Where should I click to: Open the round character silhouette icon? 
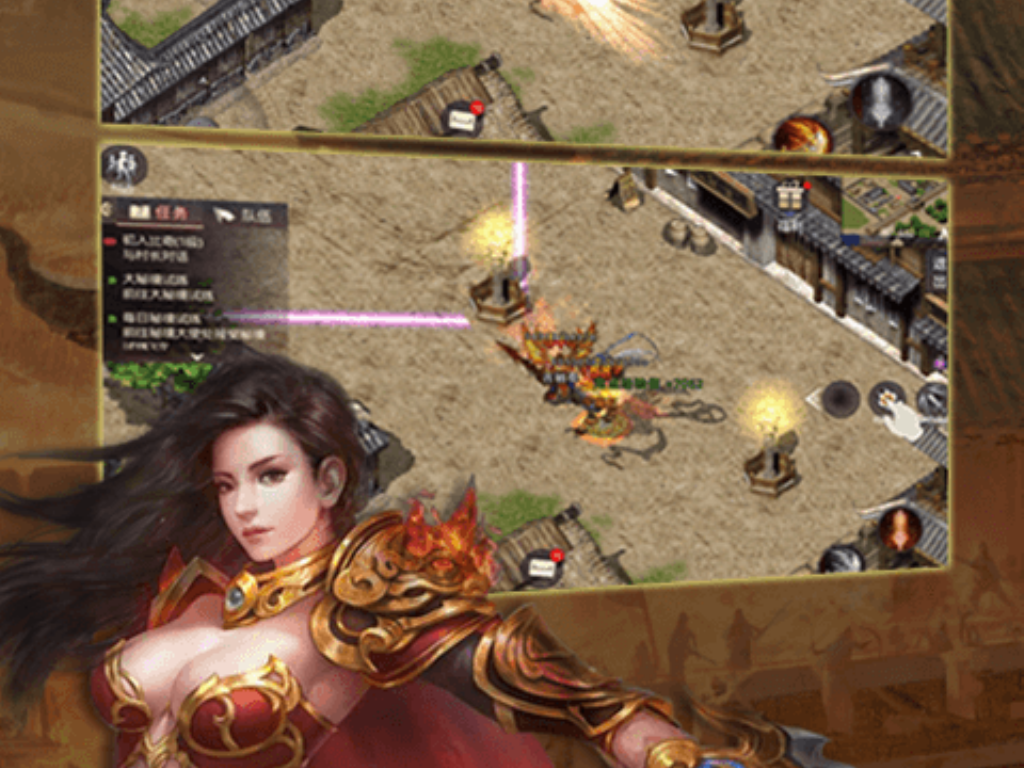tap(124, 166)
